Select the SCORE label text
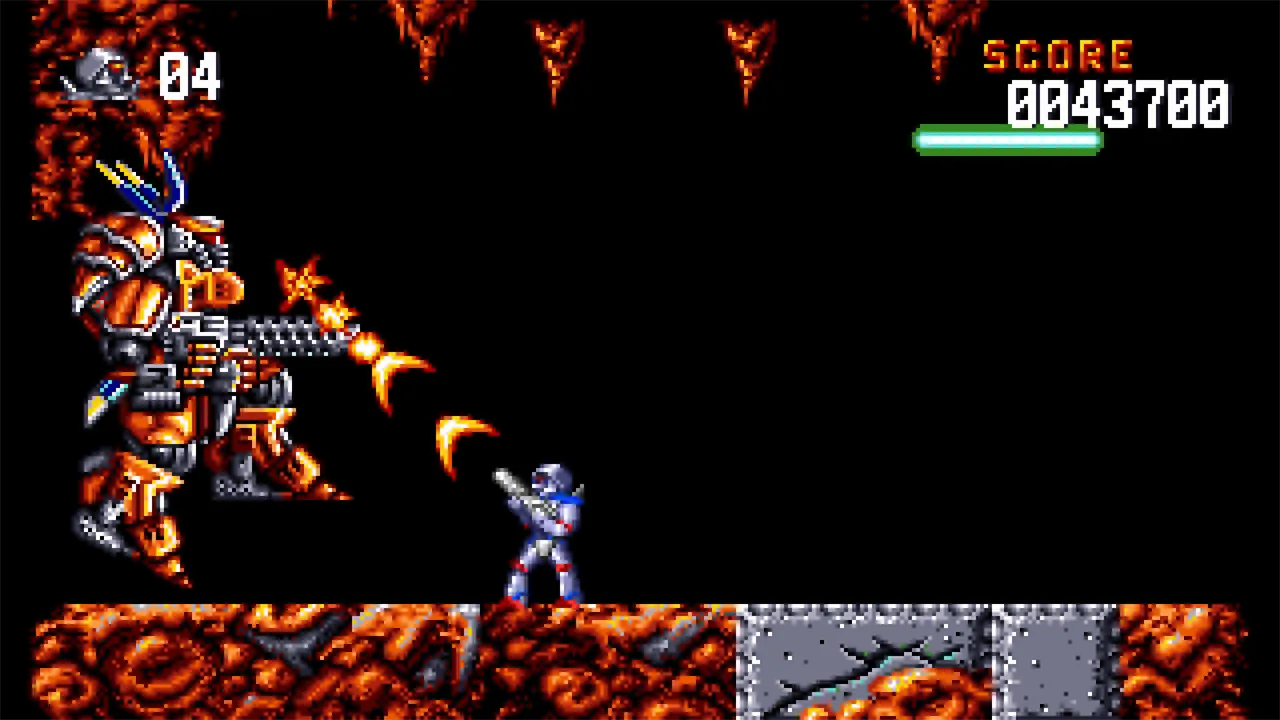 pyautogui.click(x=1057, y=55)
